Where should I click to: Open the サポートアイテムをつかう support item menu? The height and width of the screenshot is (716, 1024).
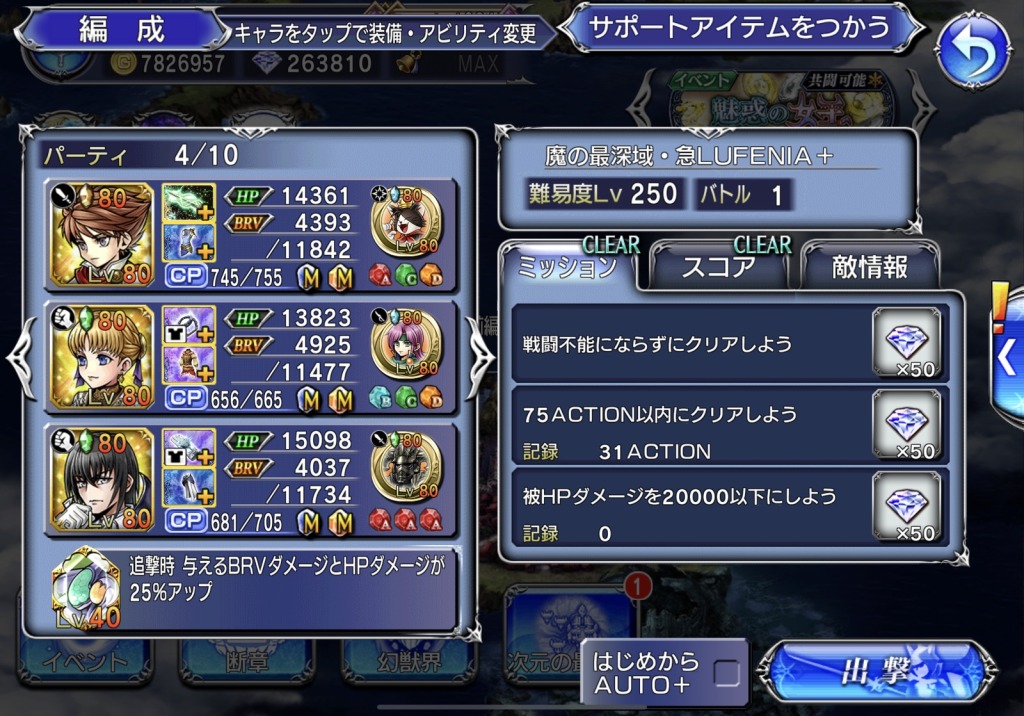[742, 28]
